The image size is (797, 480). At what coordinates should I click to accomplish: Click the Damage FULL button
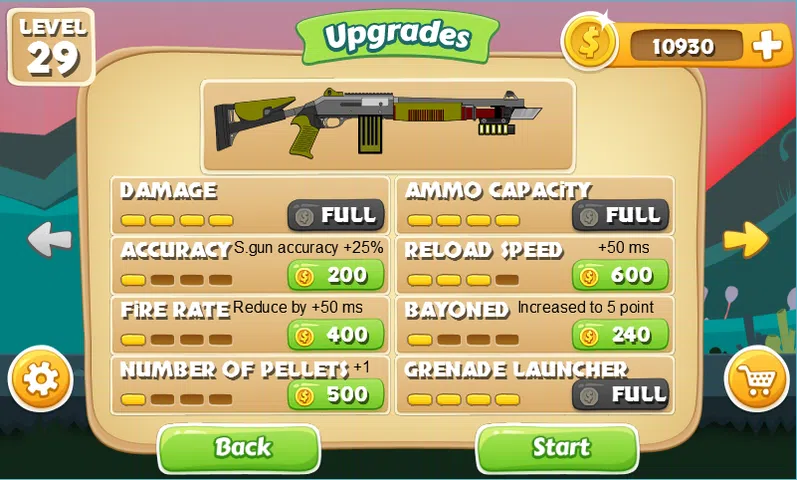(x=335, y=215)
